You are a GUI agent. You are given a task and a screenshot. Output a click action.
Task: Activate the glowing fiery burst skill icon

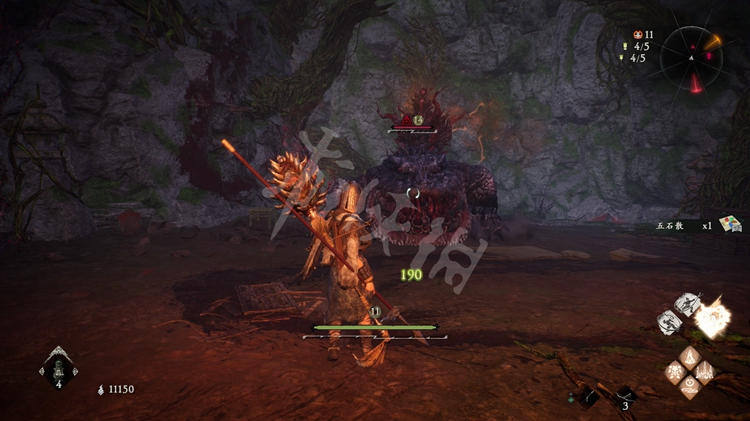712,320
